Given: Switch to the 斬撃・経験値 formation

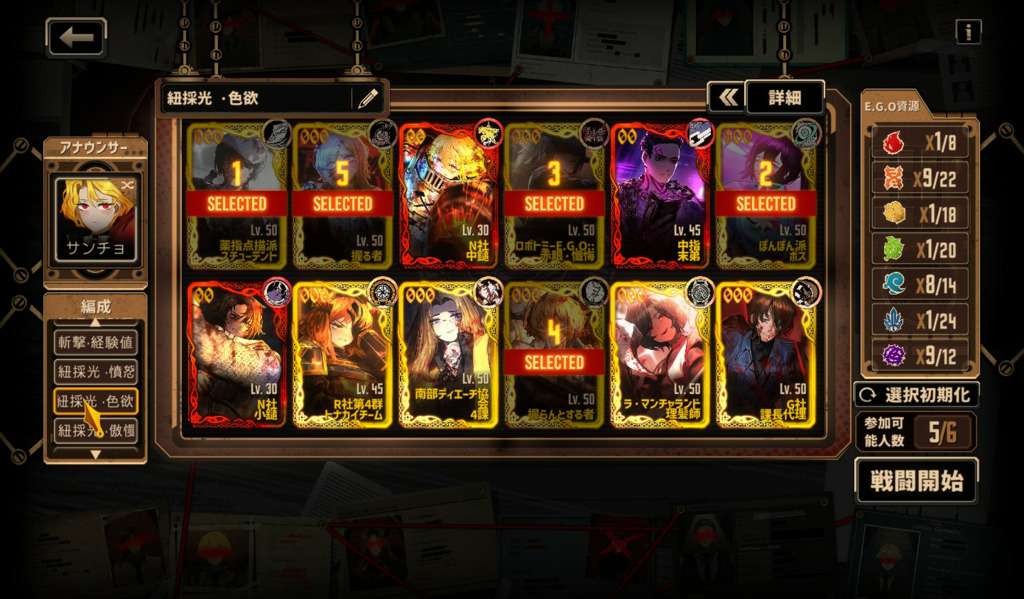Looking at the screenshot, I should click(x=95, y=342).
